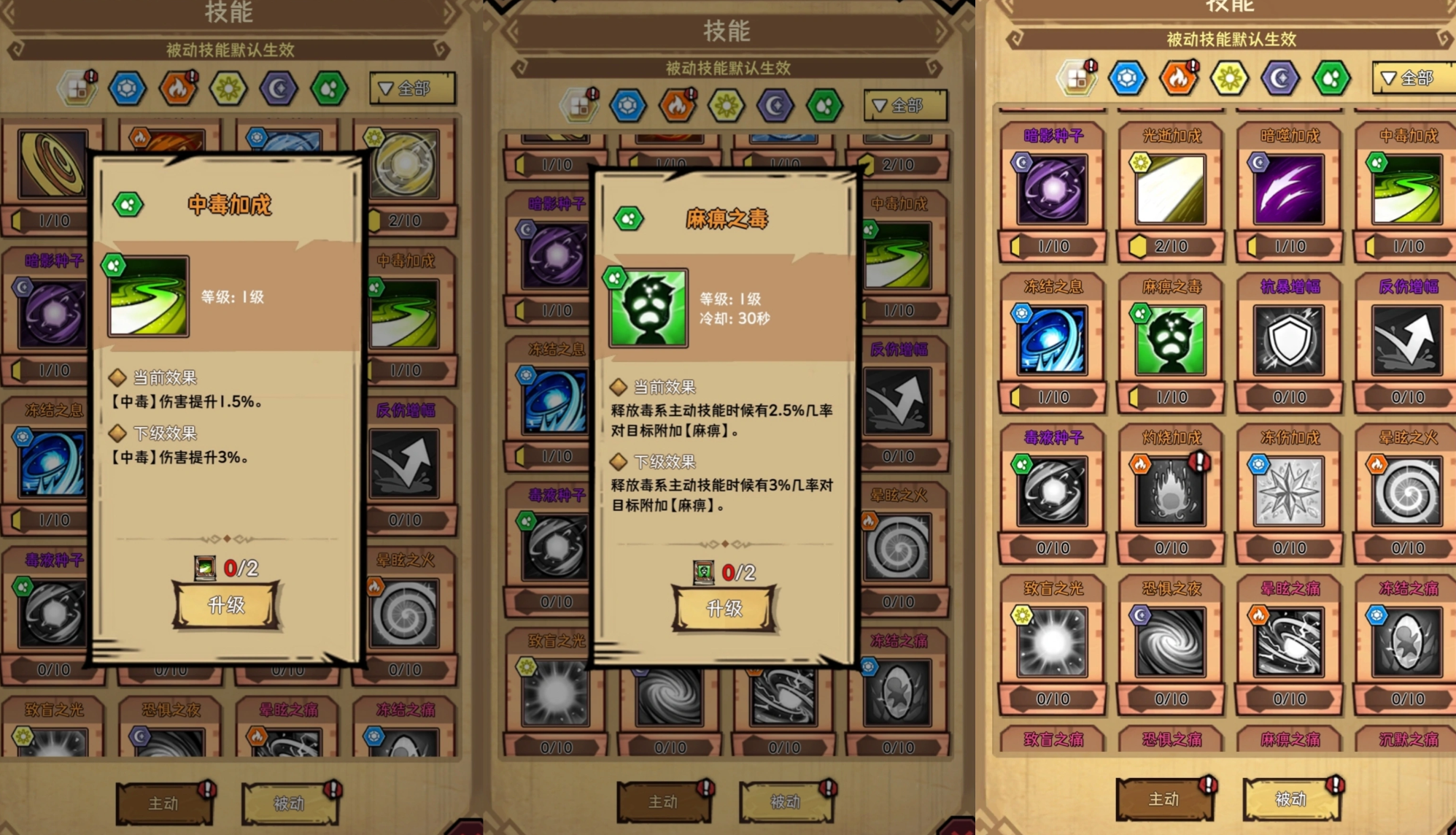Open the 全部 filter dropdown
This screenshot has height=835, width=1456.
(1412, 78)
